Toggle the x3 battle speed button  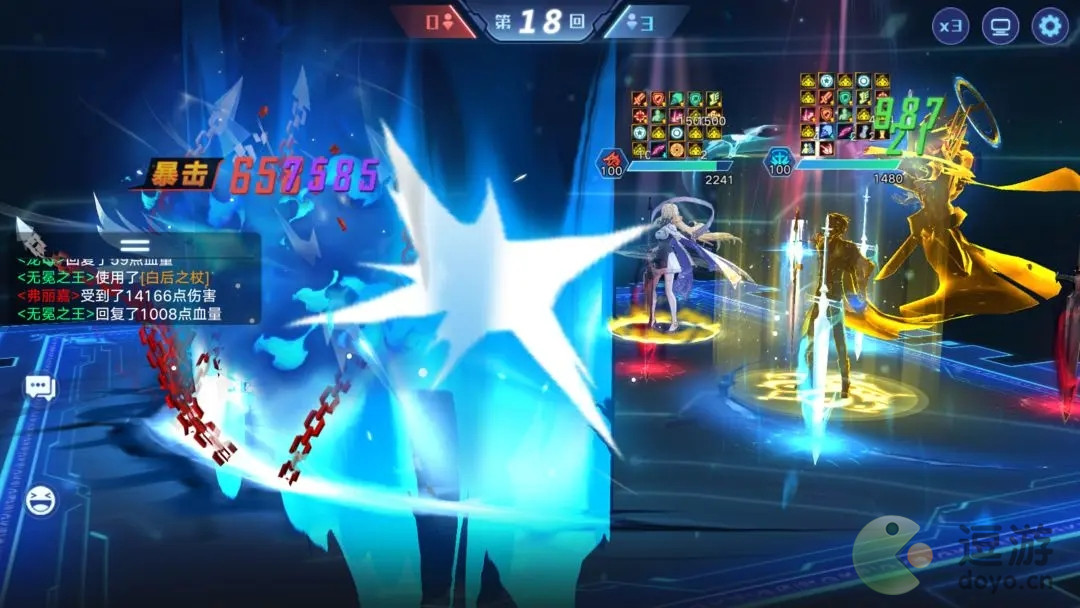pos(950,26)
